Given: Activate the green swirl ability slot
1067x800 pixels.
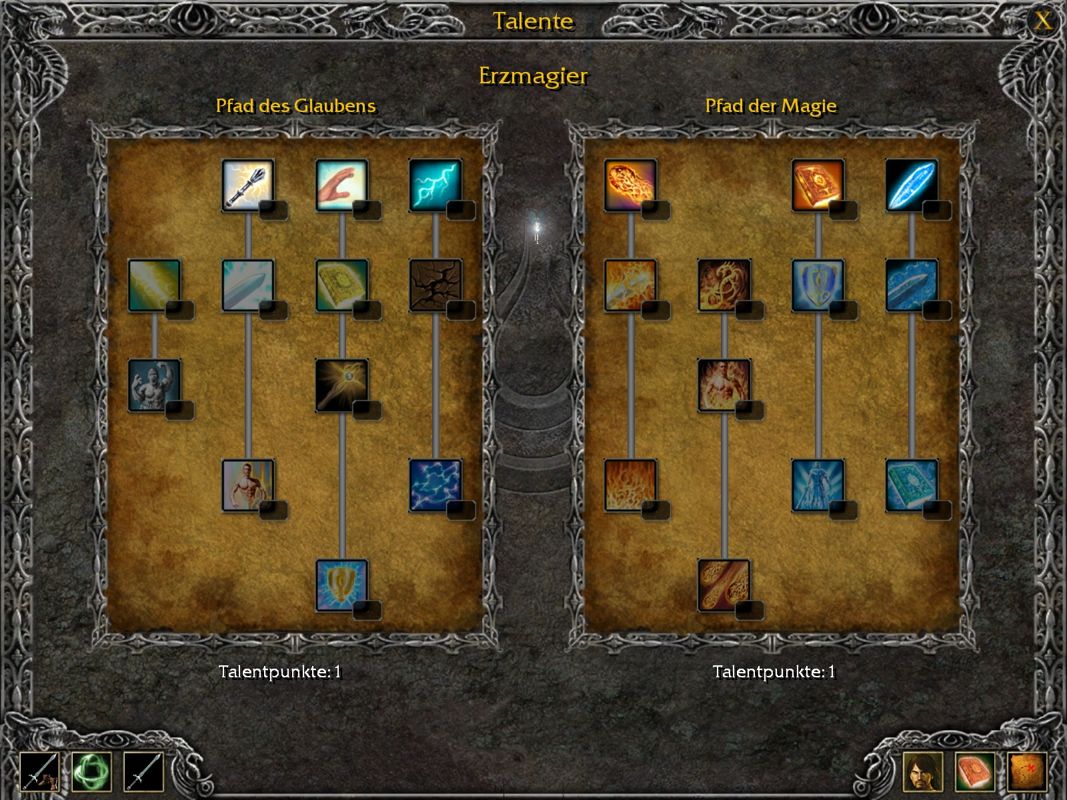Looking at the screenshot, I should click(92, 772).
